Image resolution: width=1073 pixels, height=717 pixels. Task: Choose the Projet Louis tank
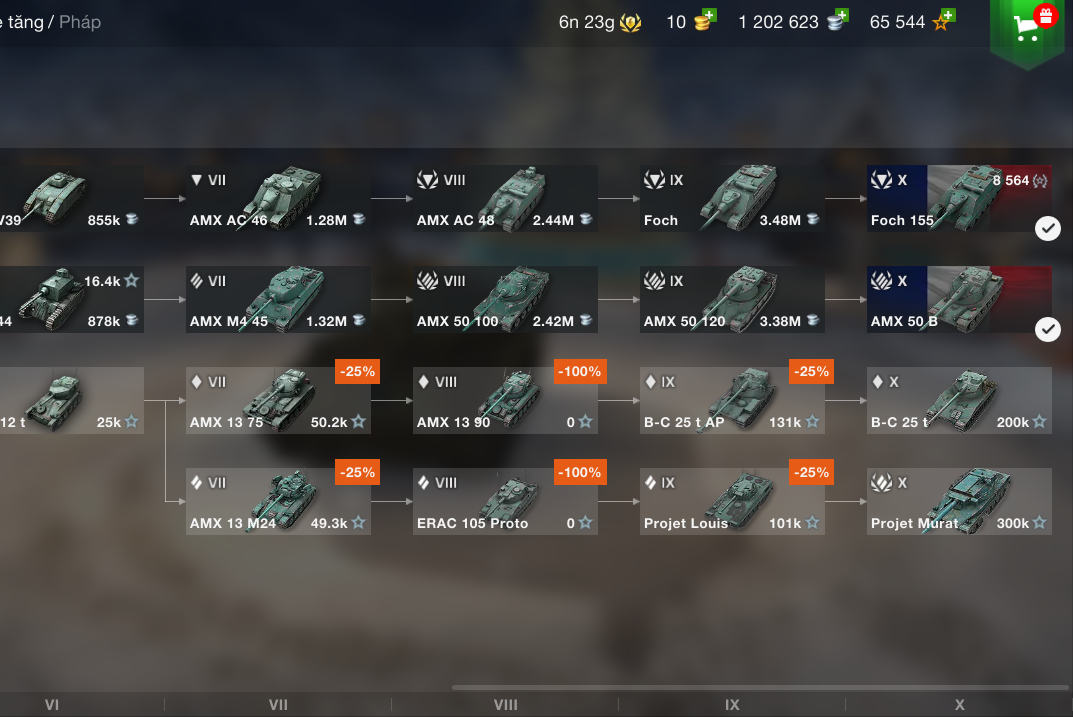point(732,502)
